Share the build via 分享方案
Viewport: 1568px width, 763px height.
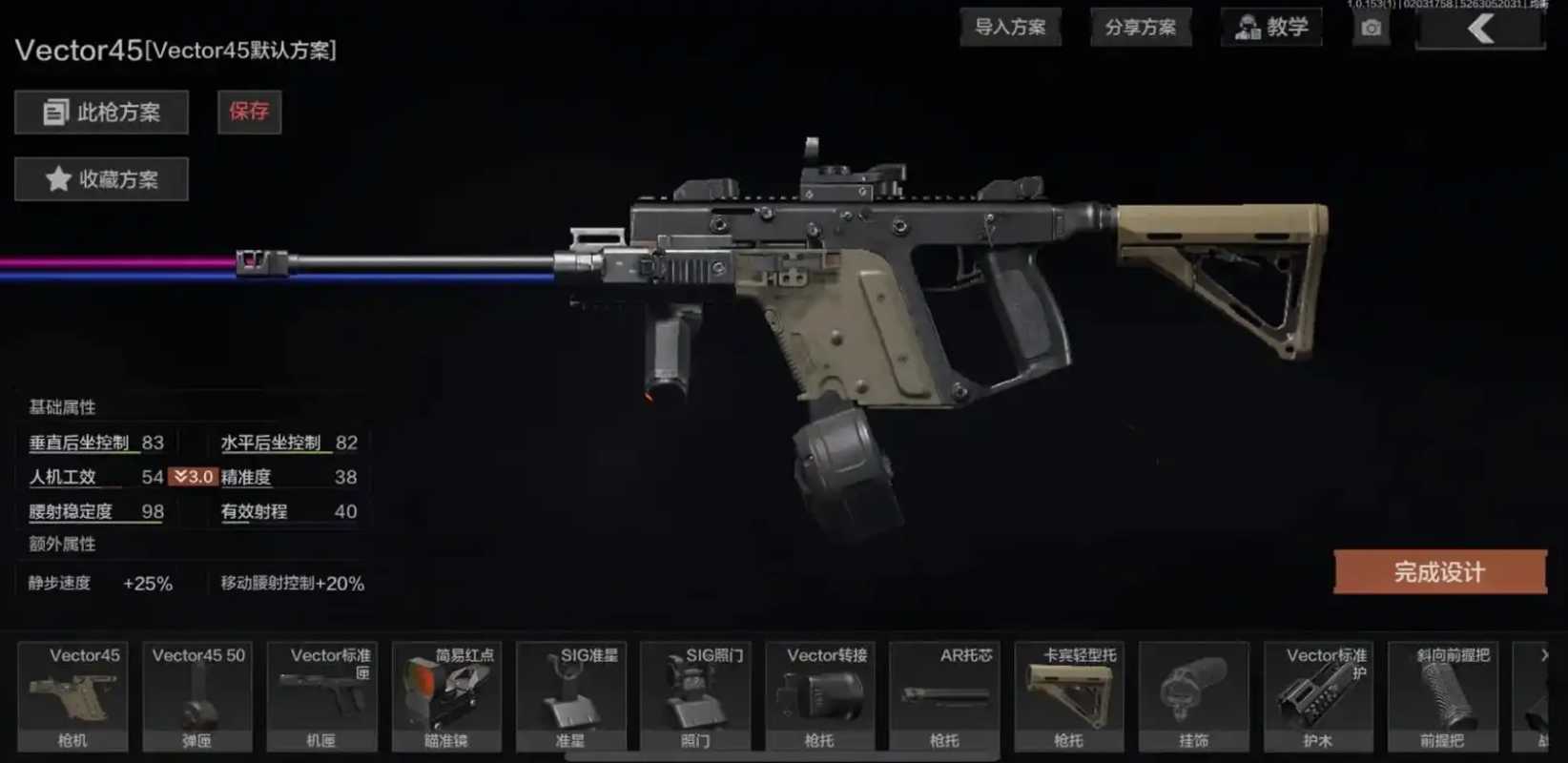[x=1141, y=27]
